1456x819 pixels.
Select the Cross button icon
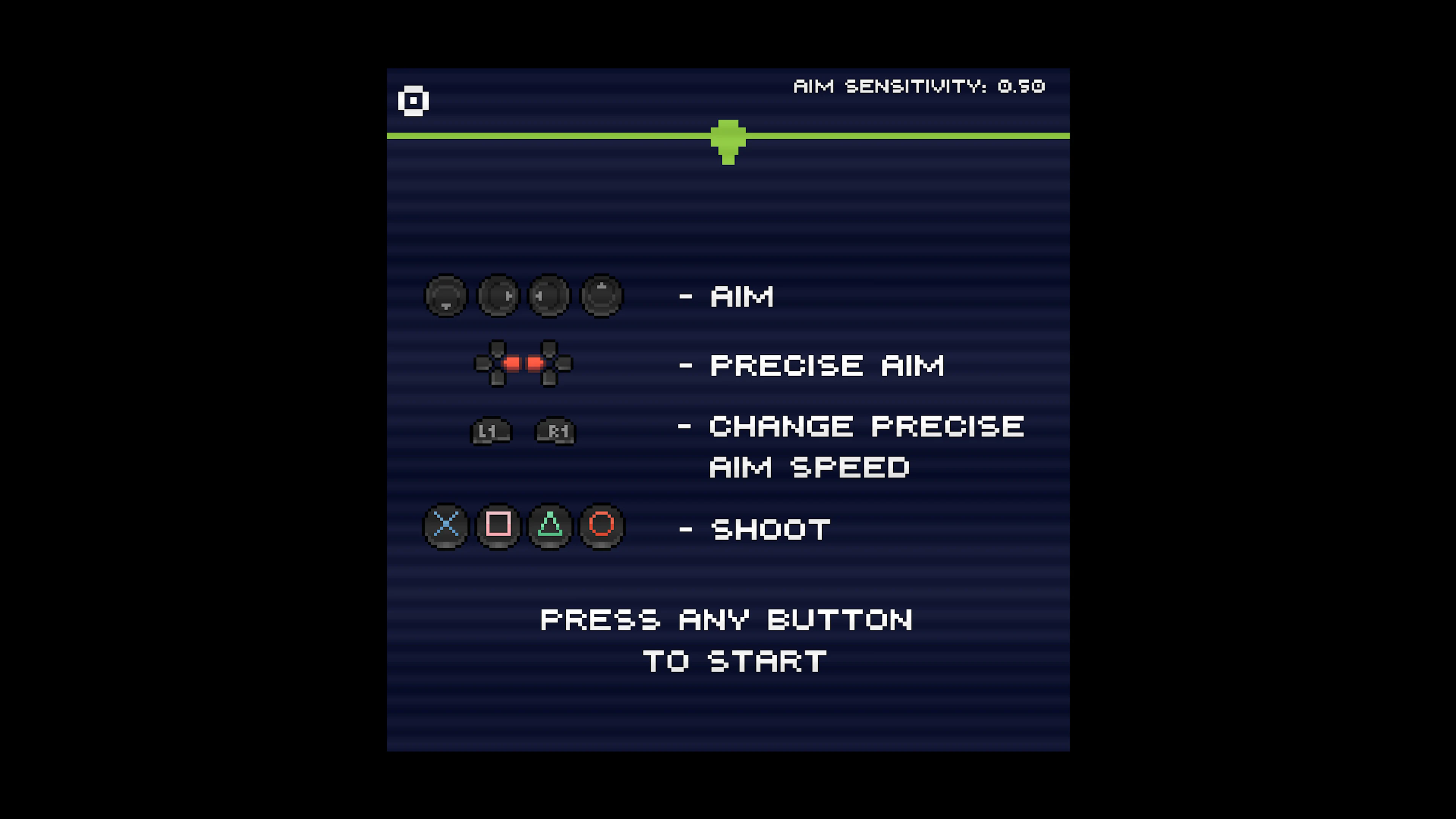click(447, 527)
